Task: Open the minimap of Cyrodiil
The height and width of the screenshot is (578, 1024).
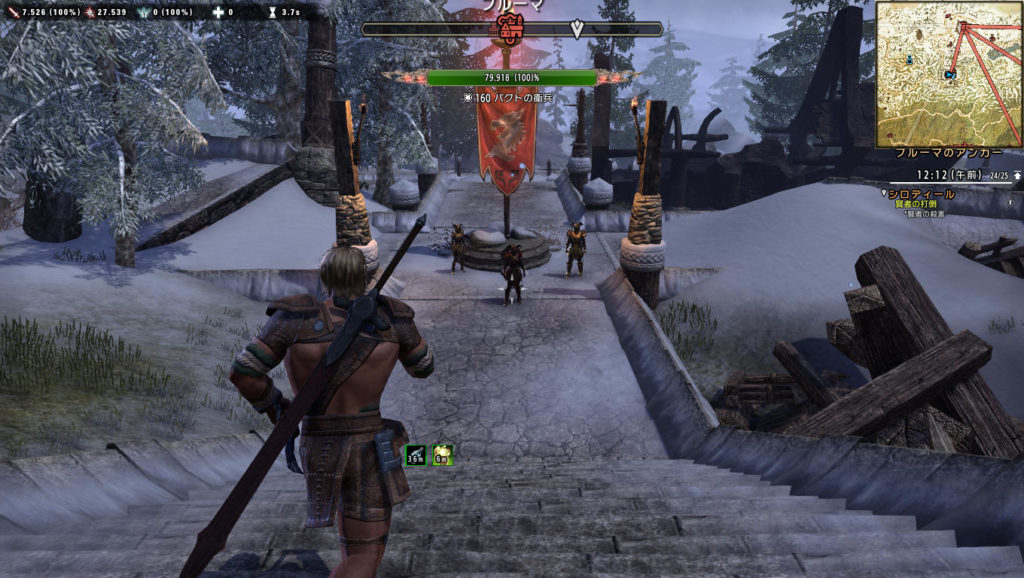Action: coord(948,74)
